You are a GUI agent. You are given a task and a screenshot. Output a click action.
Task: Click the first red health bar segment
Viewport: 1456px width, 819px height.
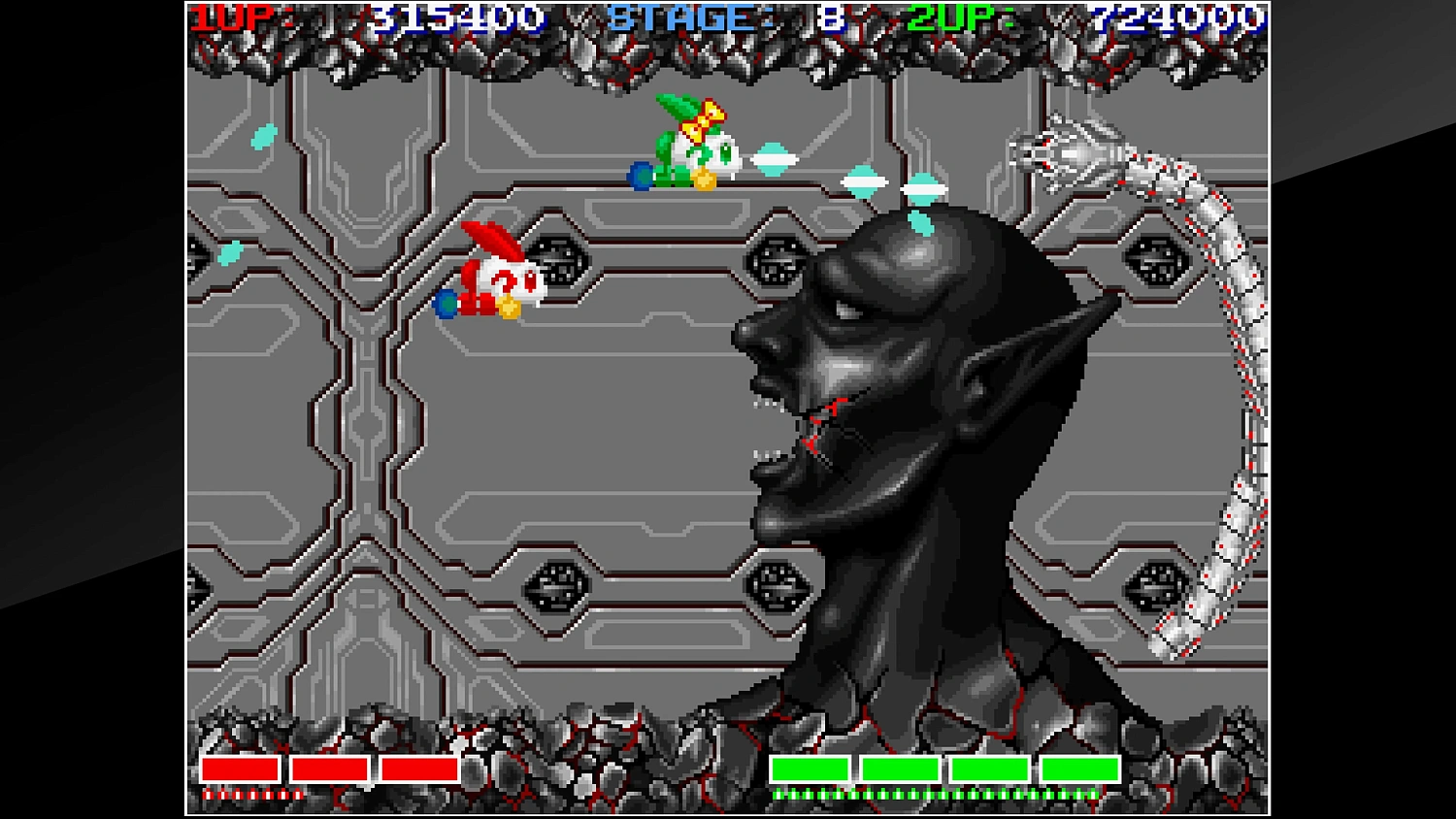[240, 770]
